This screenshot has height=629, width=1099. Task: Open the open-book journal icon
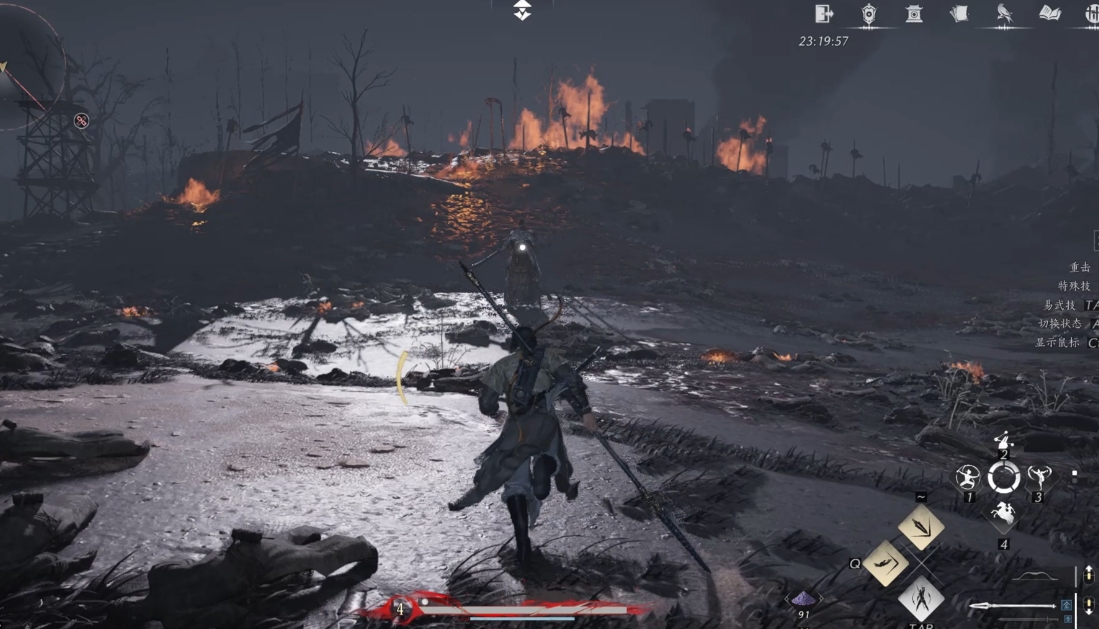pyautogui.click(x=1049, y=13)
